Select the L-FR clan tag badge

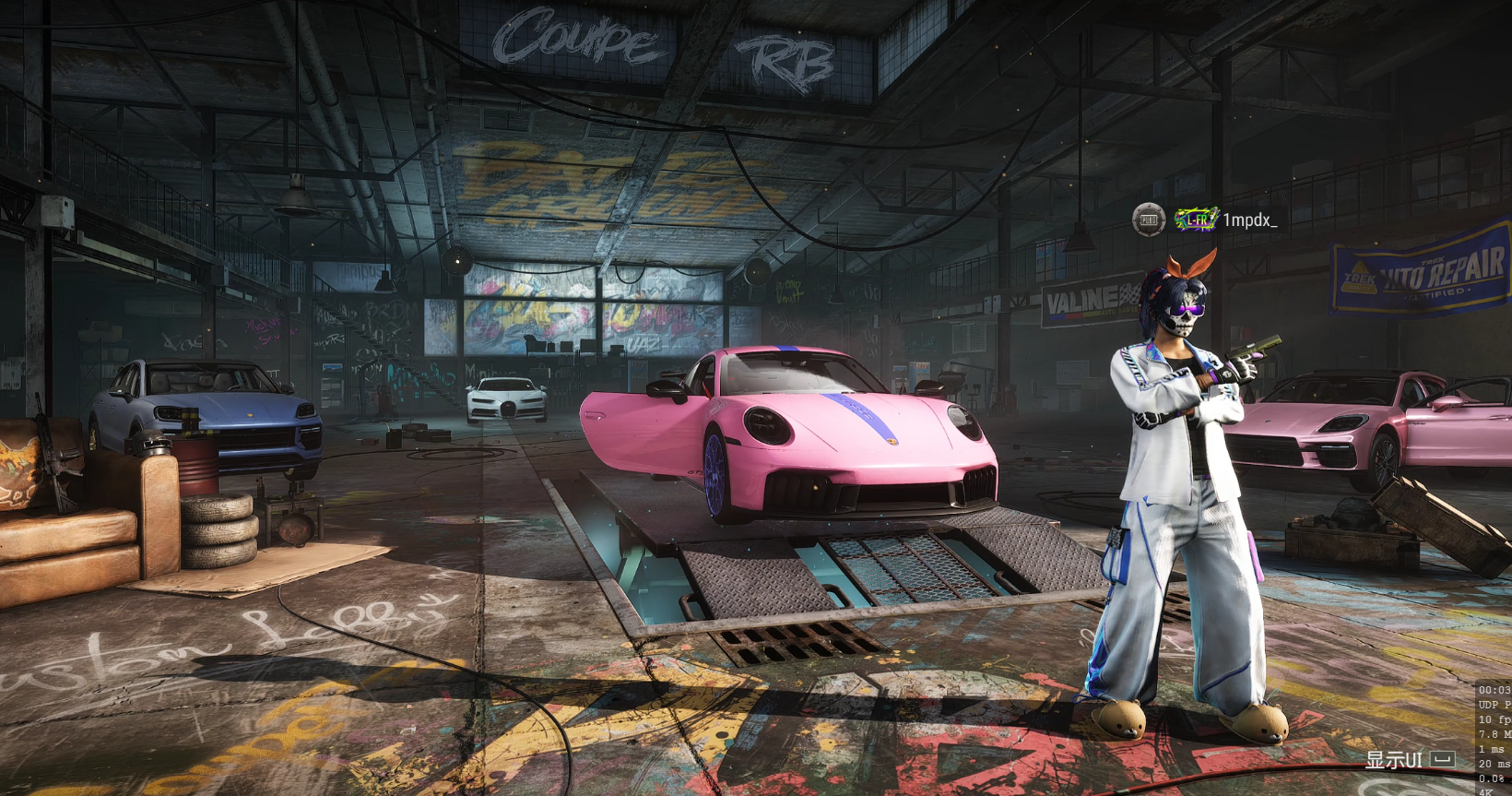click(x=1196, y=220)
